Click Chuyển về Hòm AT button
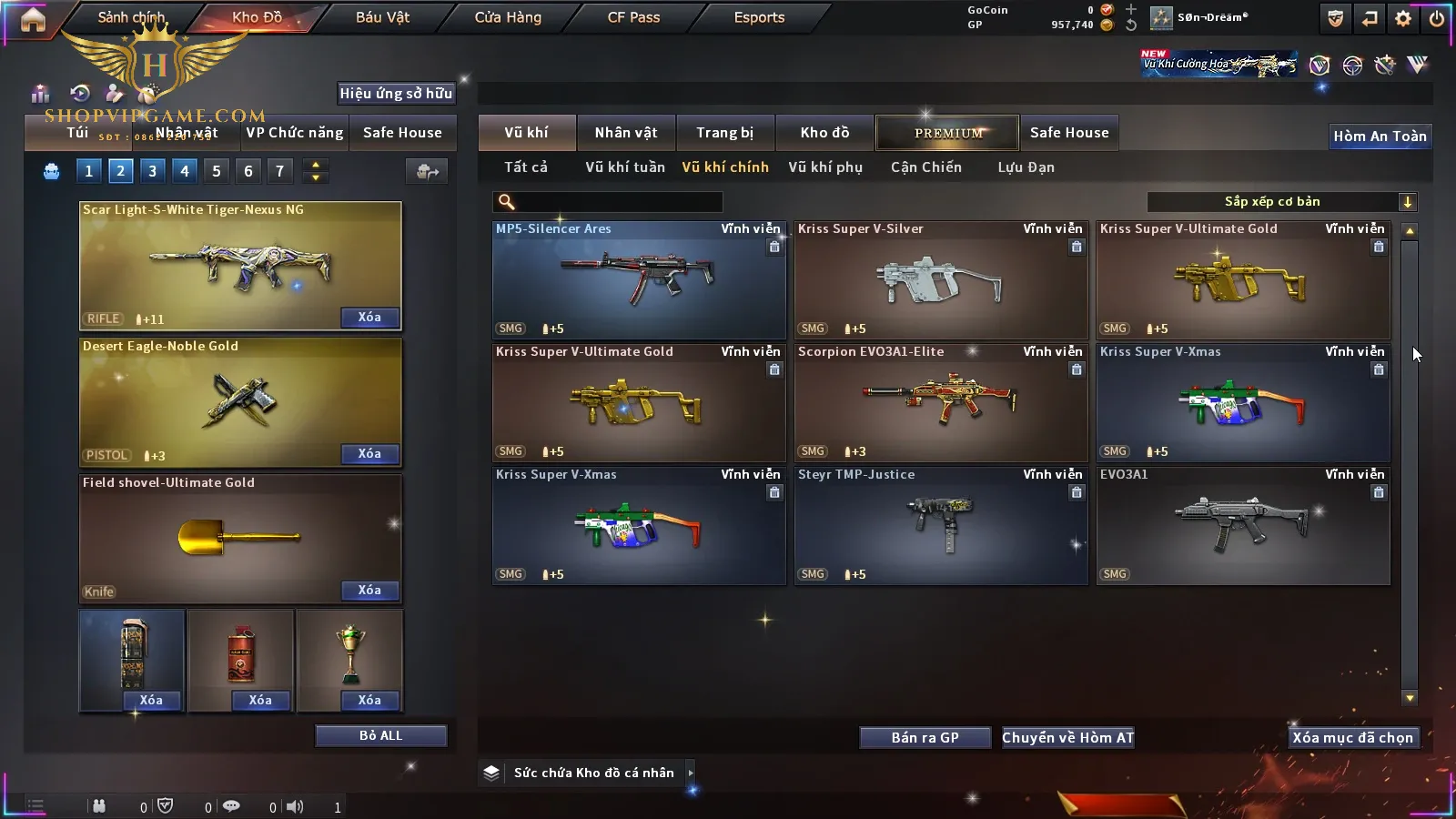Screen dimensions: 1456x819 click(x=1067, y=738)
